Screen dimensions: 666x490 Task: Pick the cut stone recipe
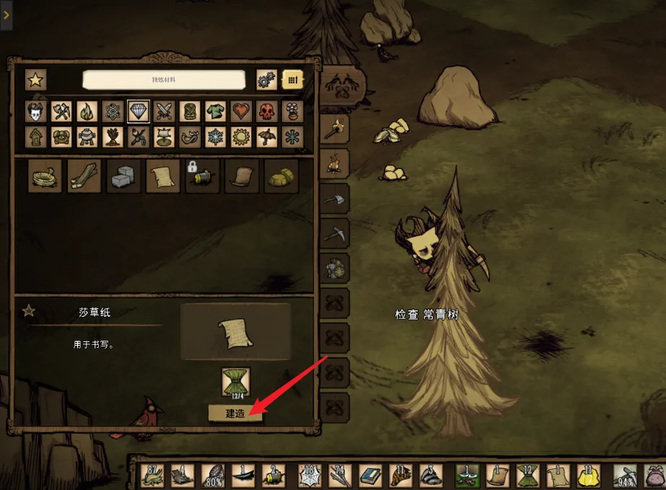click(123, 176)
